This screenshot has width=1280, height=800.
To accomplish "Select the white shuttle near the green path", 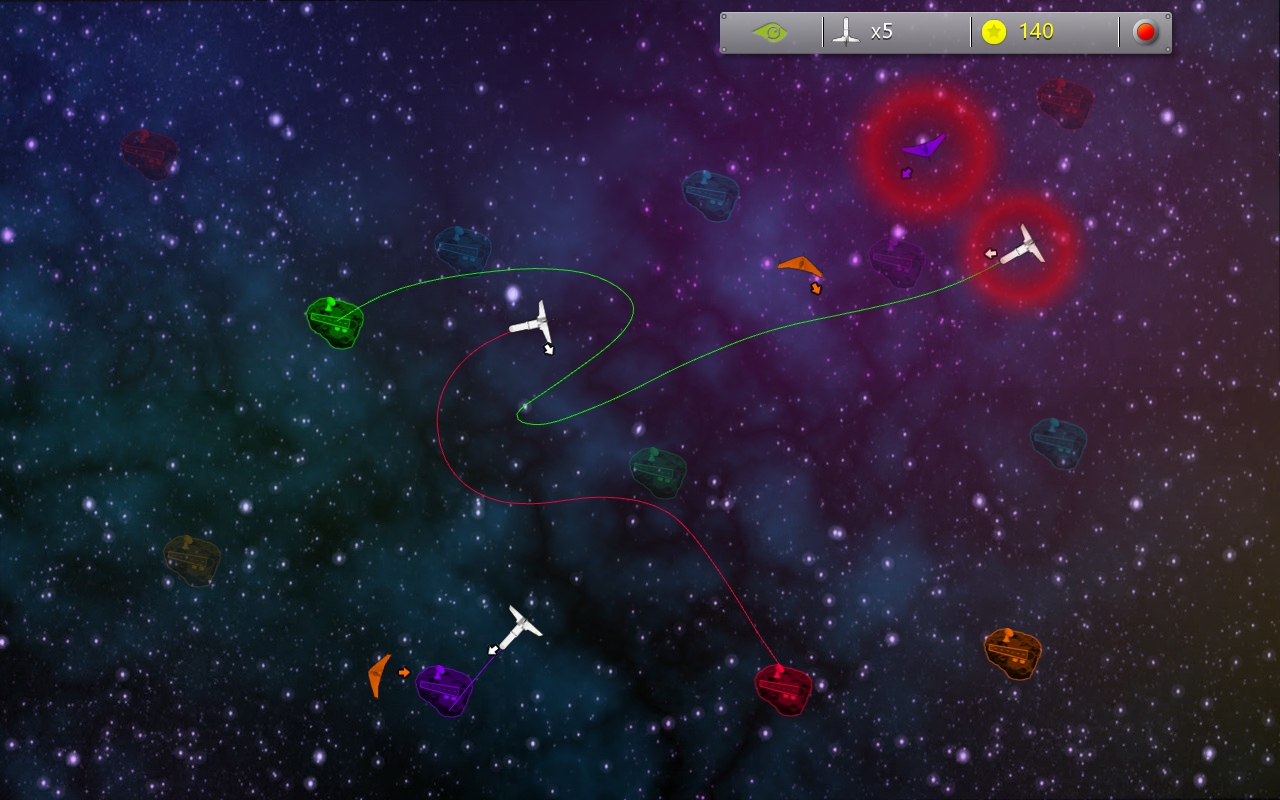I will [537, 325].
